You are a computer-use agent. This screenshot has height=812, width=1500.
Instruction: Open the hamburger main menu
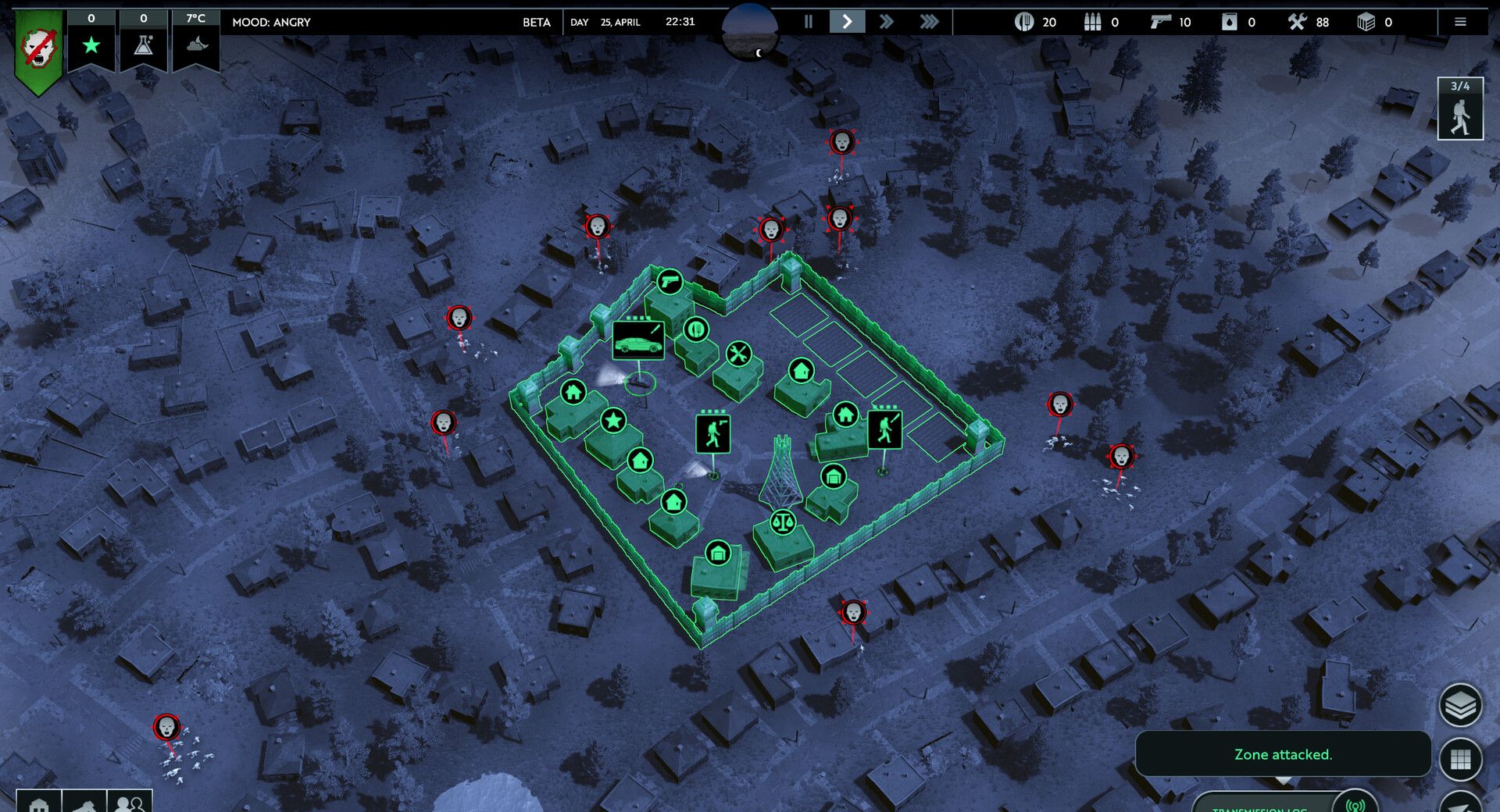(x=1459, y=22)
